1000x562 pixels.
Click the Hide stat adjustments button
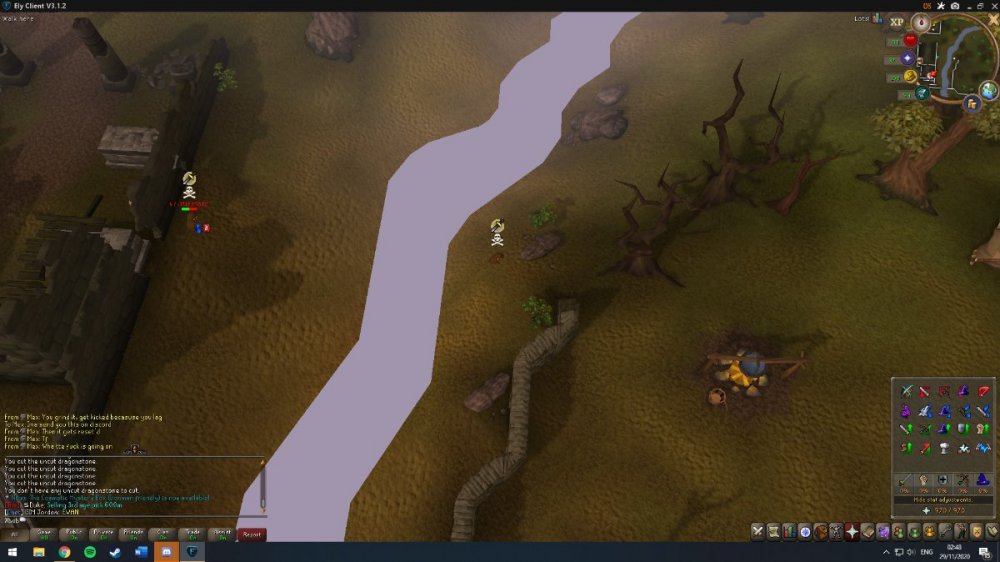coord(930,499)
